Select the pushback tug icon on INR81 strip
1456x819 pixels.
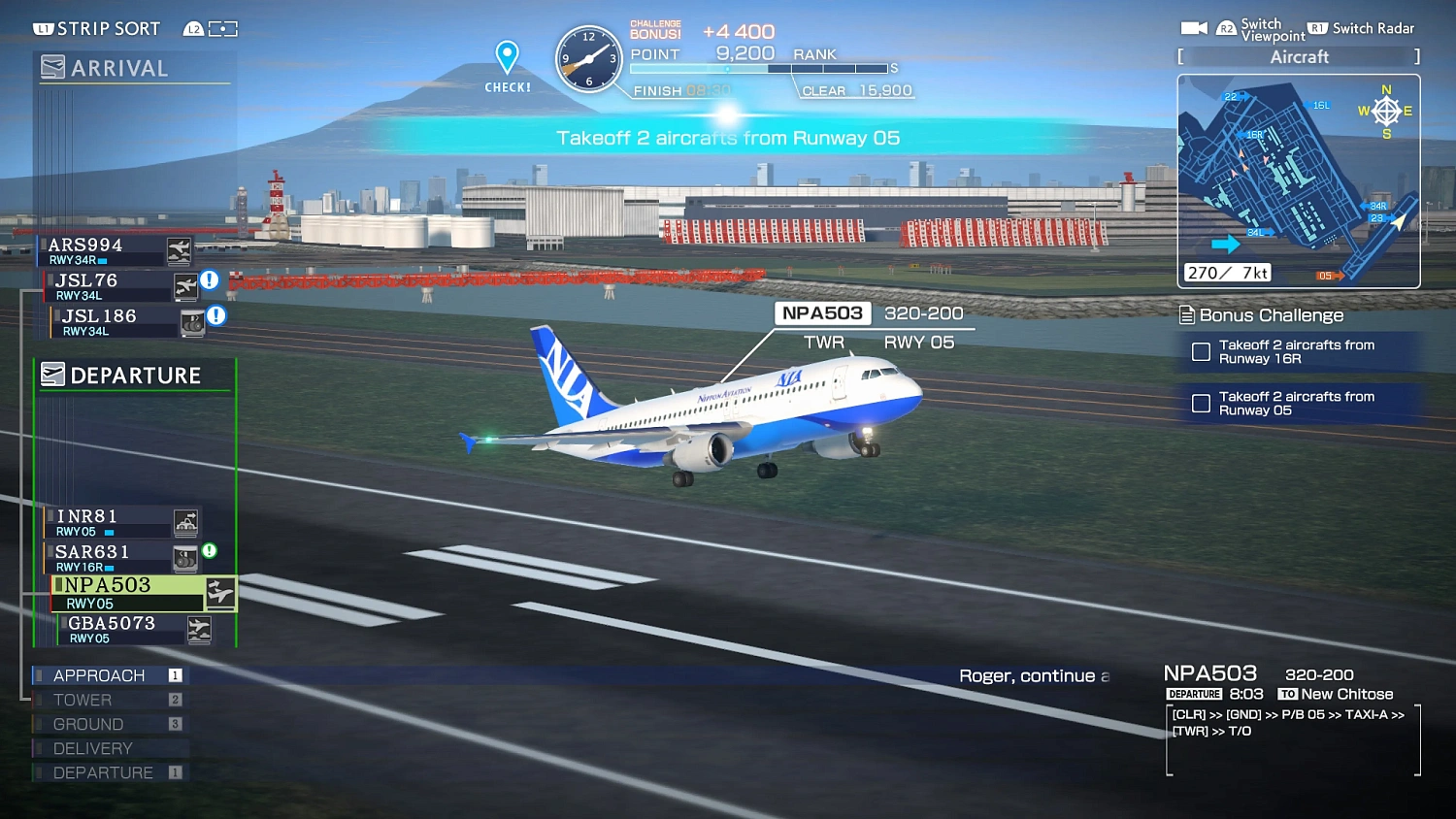point(183,522)
